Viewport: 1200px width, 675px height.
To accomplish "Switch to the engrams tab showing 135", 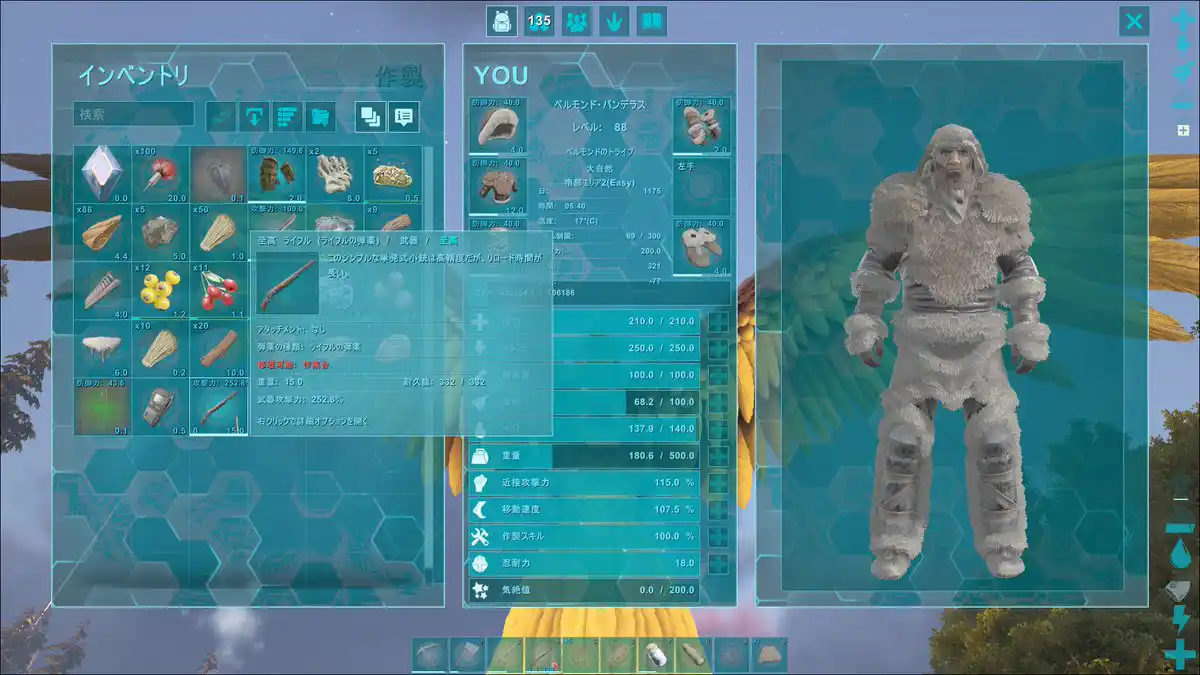I will click(x=539, y=21).
